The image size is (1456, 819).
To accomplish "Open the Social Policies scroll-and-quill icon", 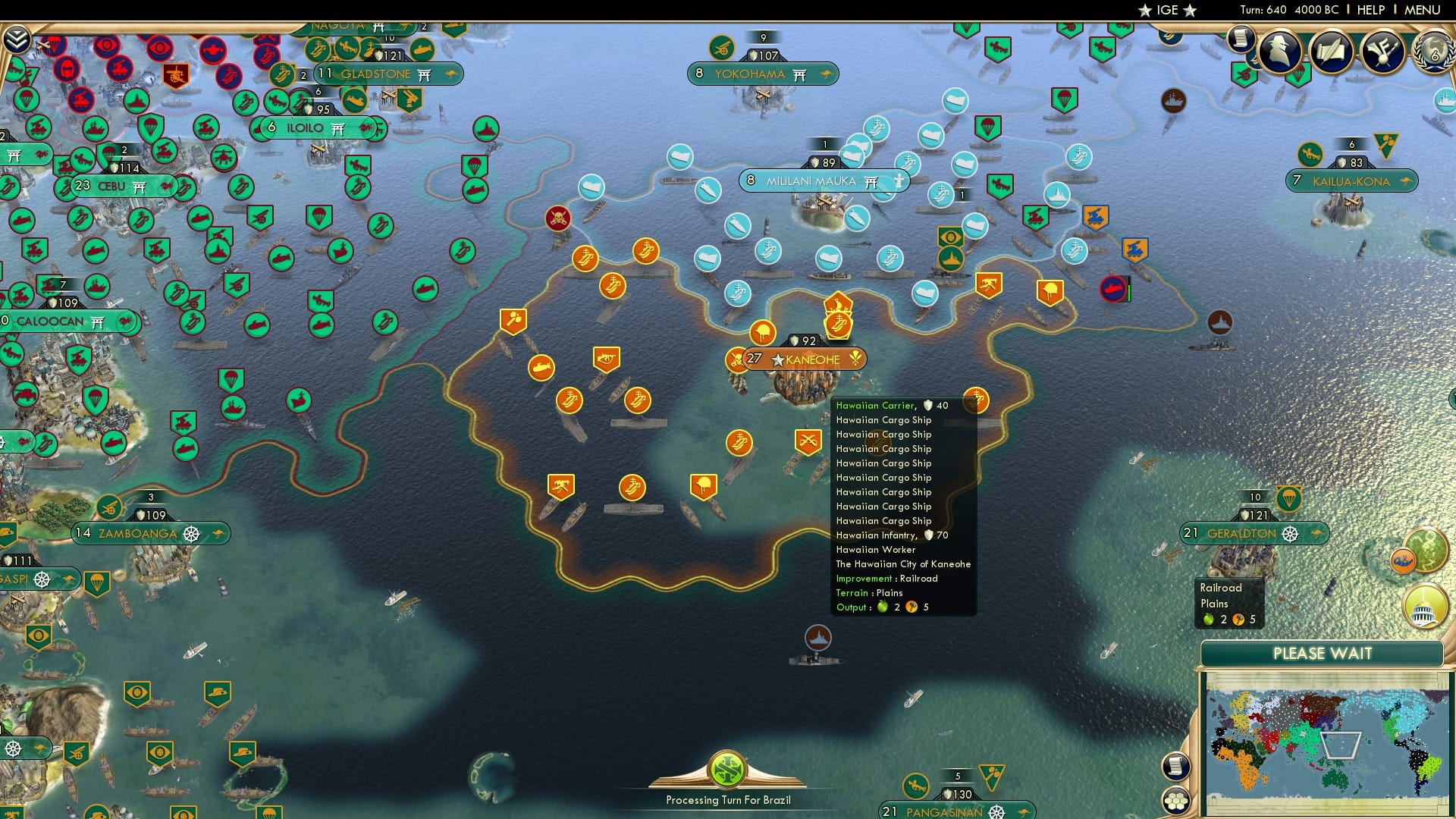I will pos(1332,52).
